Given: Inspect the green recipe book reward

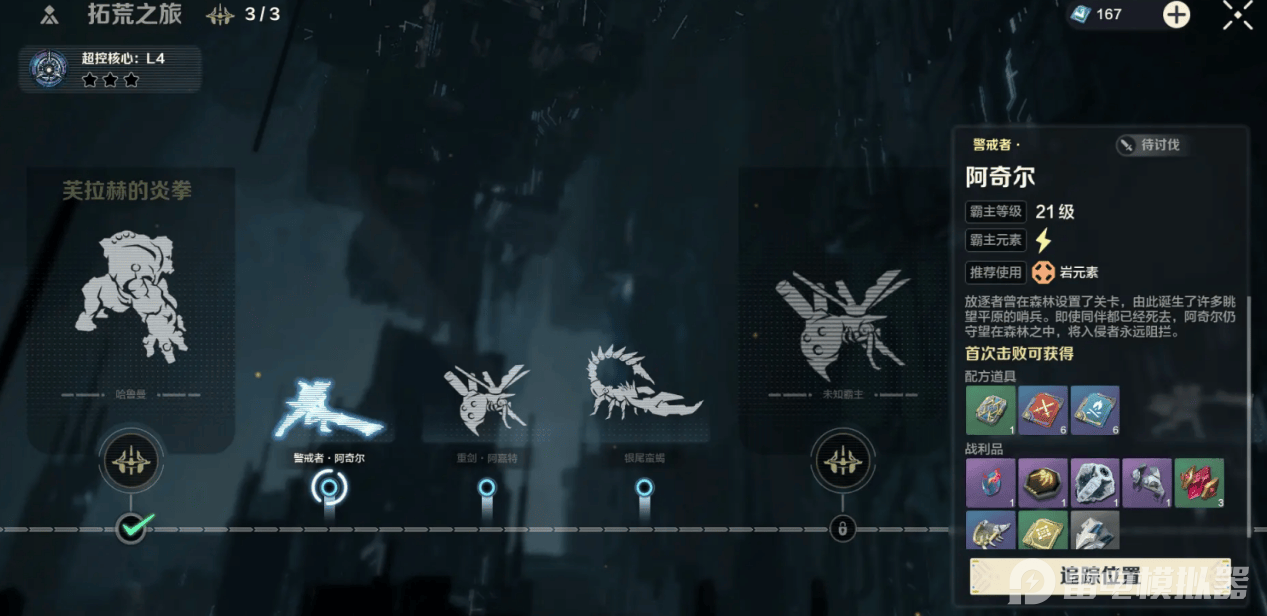Looking at the screenshot, I should tap(990, 410).
